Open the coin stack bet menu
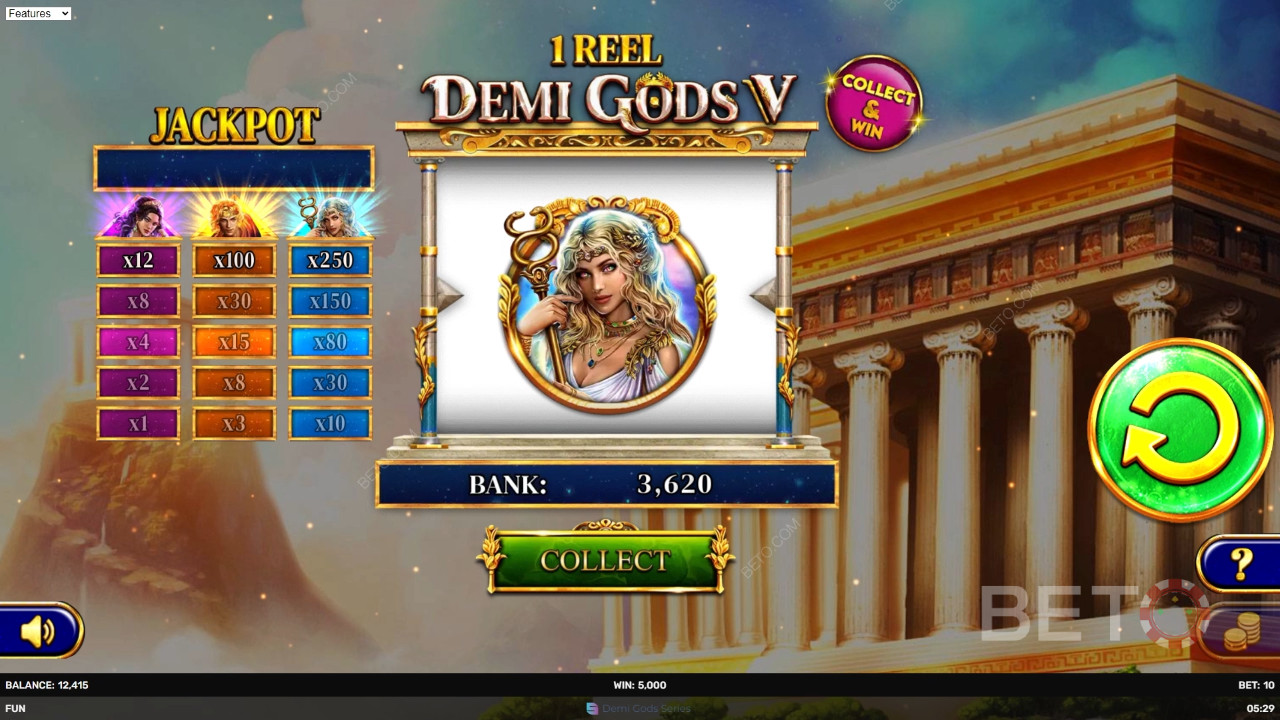The height and width of the screenshot is (720, 1280). point(1241,632)
